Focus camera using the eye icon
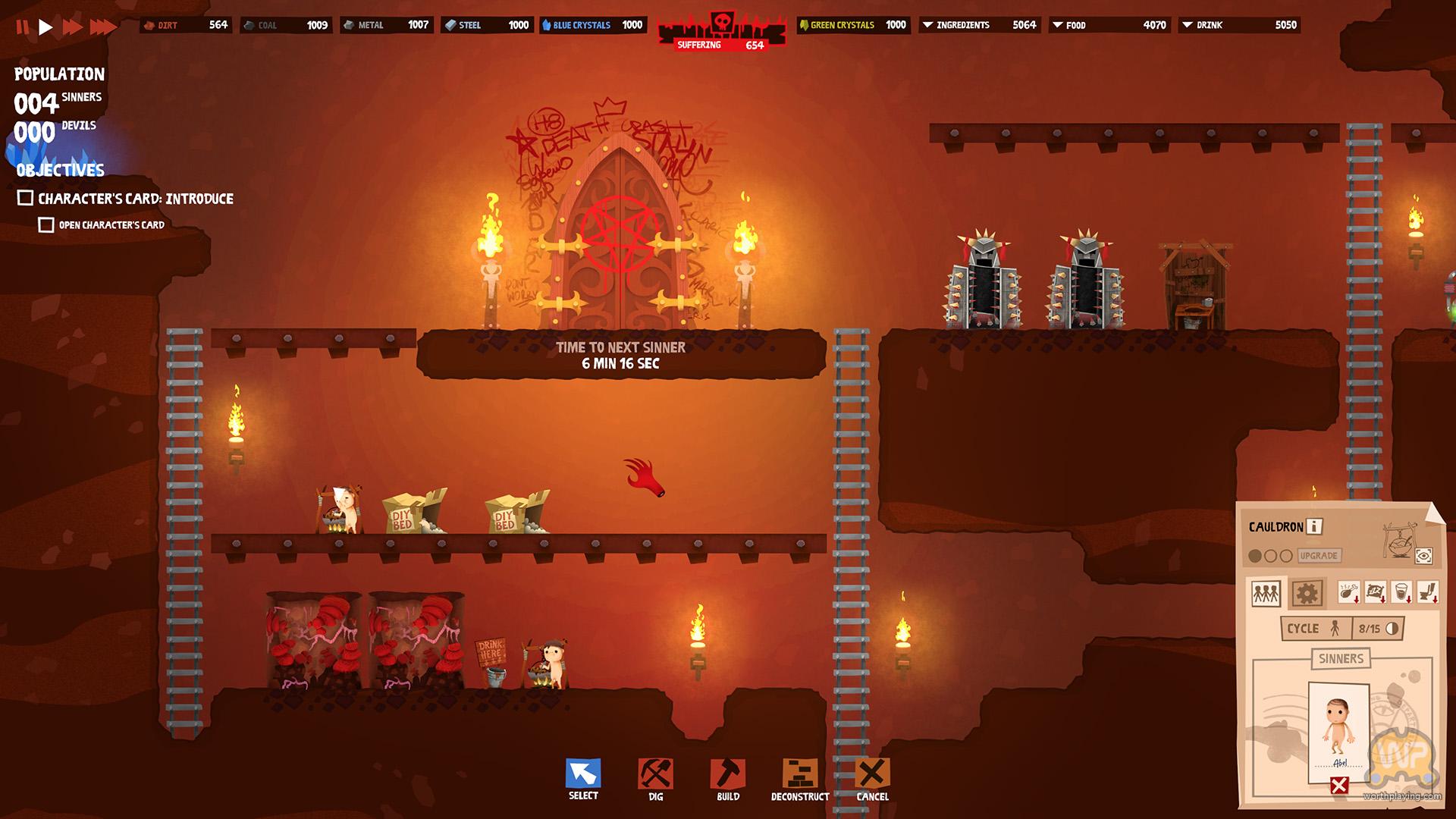Viewport: 1456px width, 819px height. (1423, 556)
